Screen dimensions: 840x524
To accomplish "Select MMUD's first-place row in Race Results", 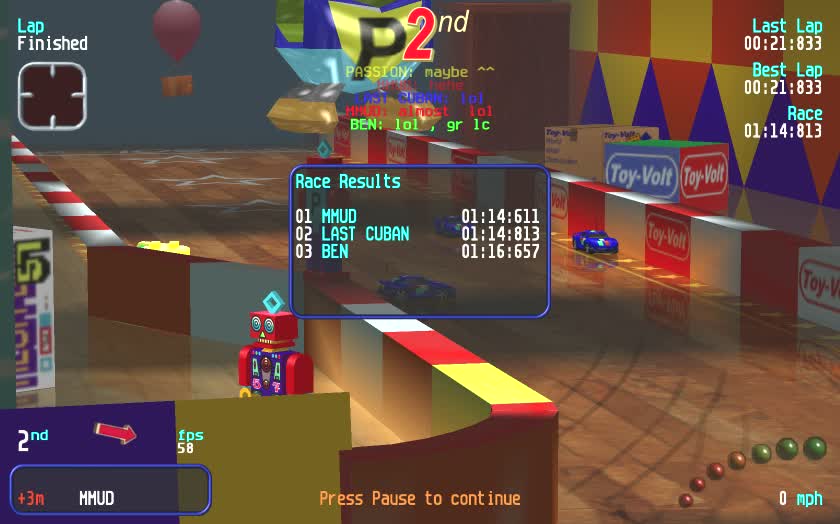I will [417, 216].
